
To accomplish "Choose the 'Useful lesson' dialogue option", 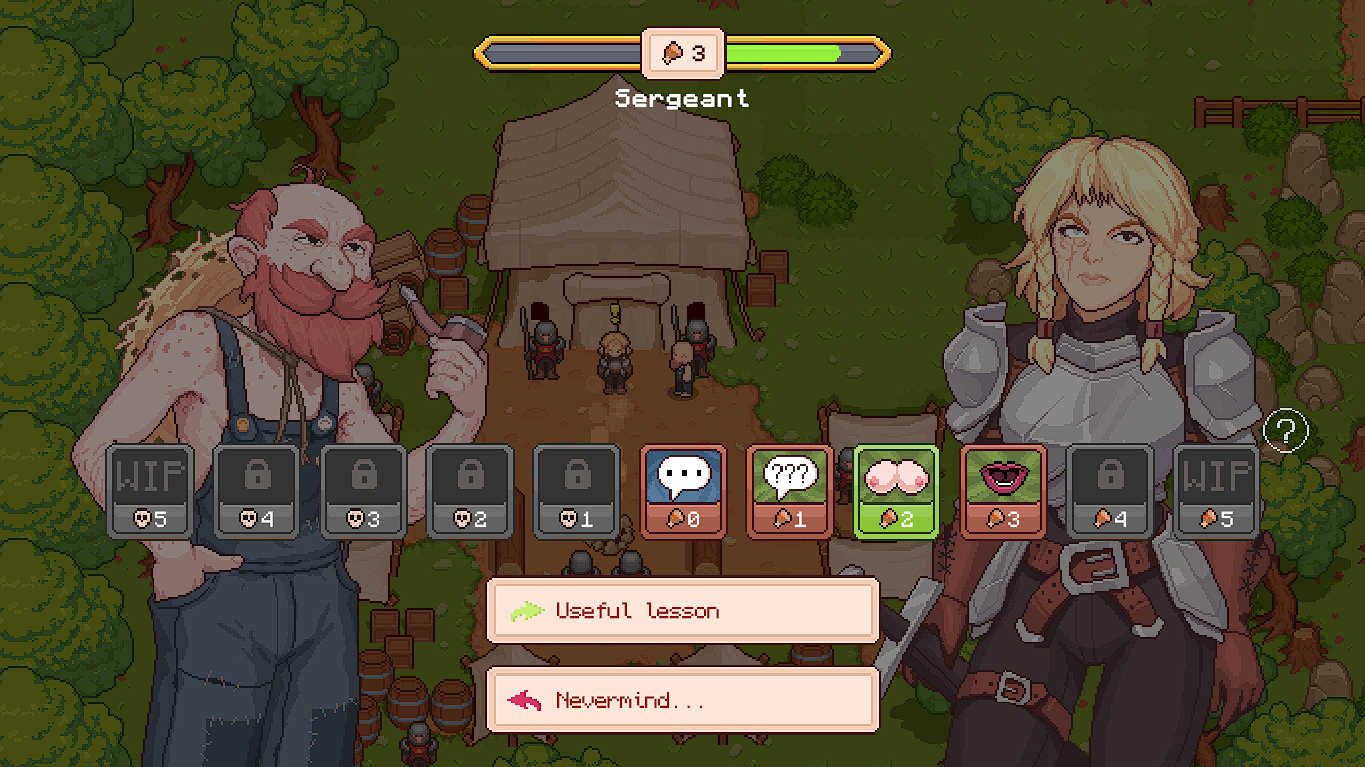I will (x=683, y=611).
